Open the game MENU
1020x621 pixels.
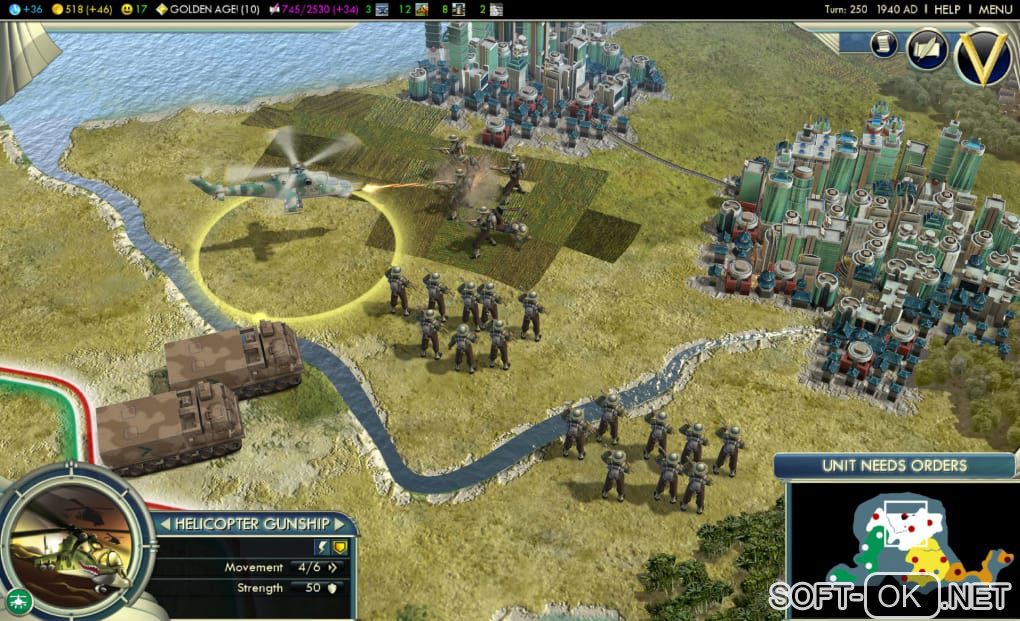click(x=996, y=9)
